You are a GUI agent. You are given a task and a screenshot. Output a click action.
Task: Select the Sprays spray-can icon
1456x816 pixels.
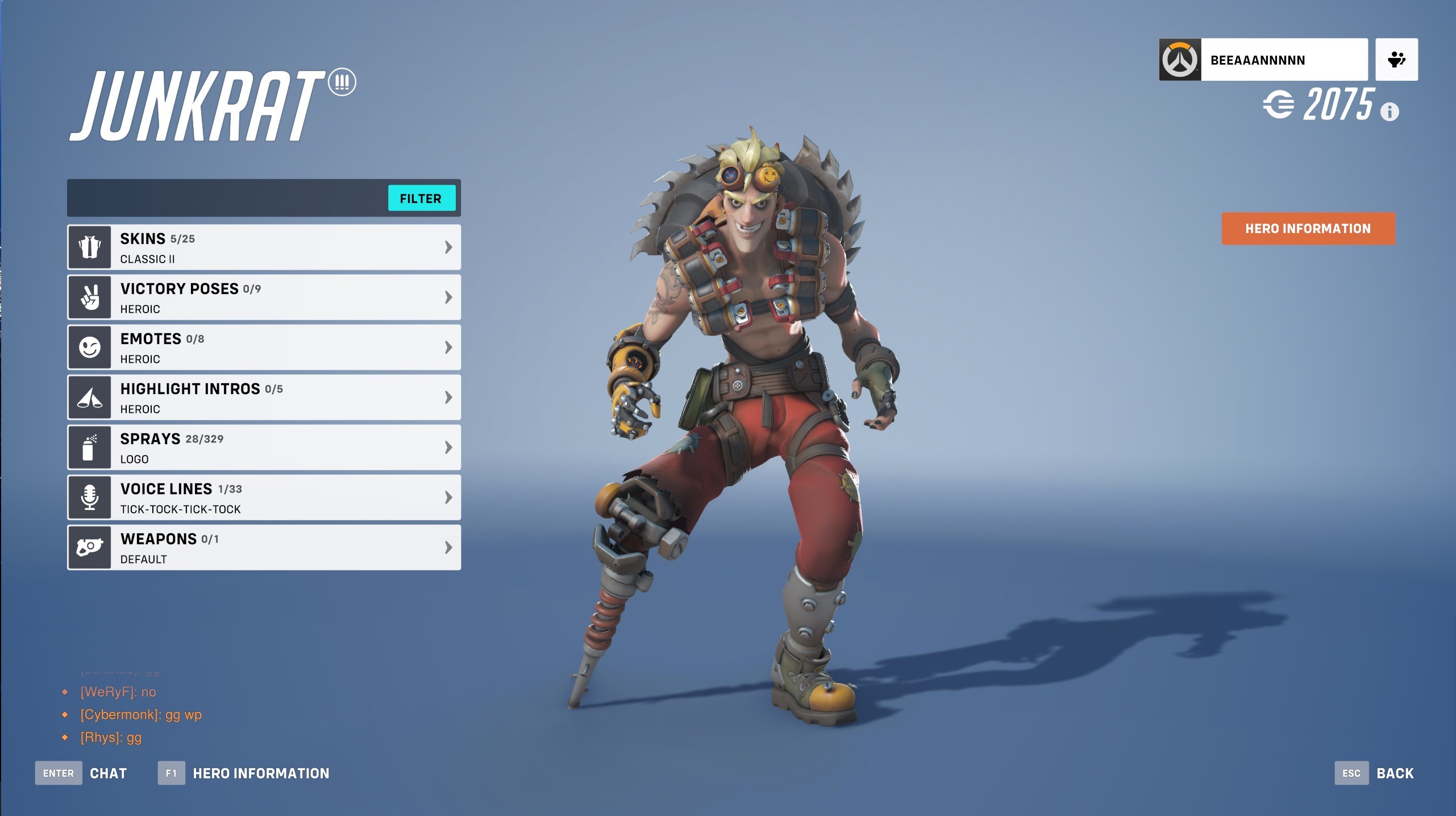click(x=90, y=447)
